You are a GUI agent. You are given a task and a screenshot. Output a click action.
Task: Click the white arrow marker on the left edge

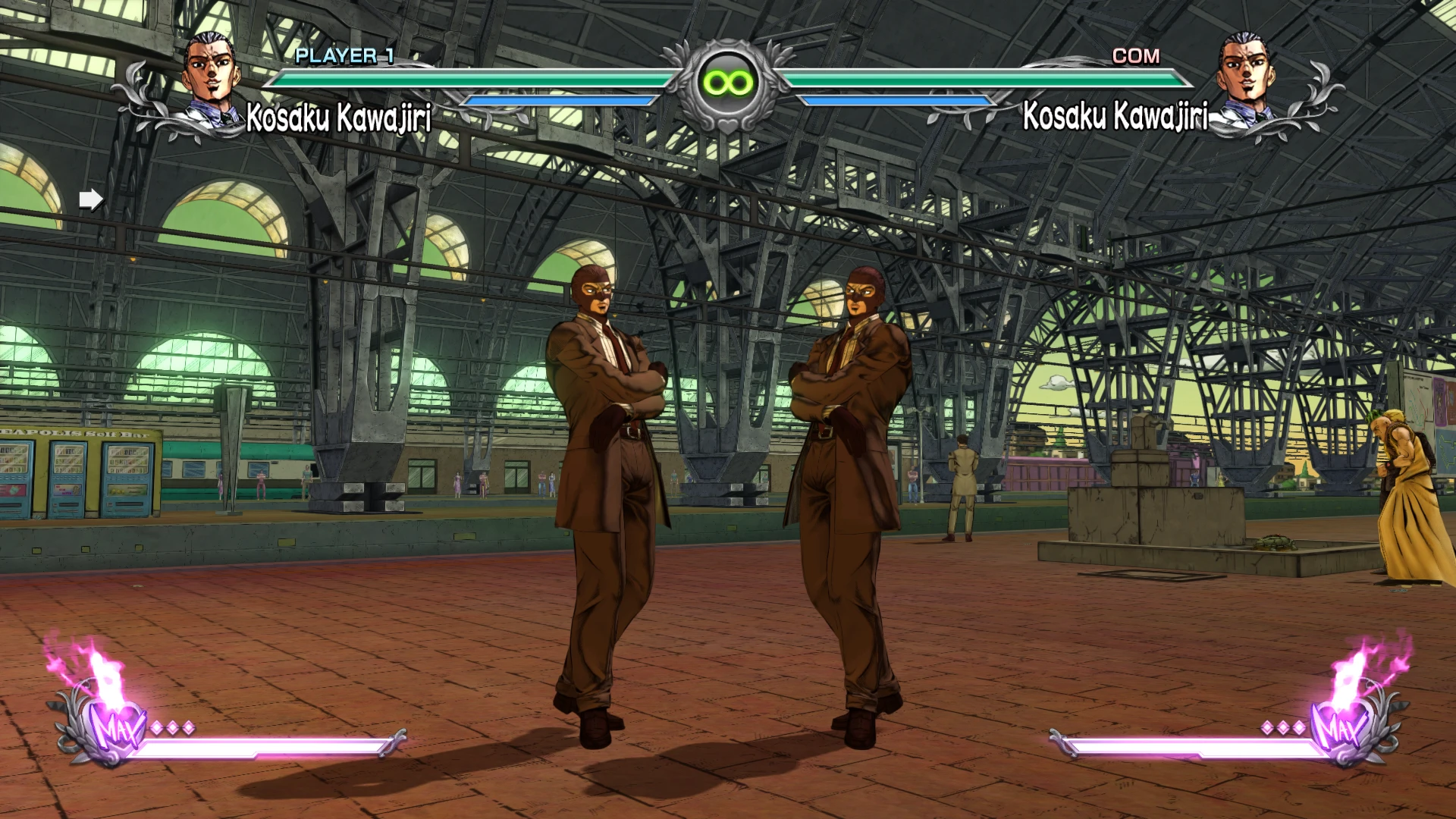tap(91, 198)
